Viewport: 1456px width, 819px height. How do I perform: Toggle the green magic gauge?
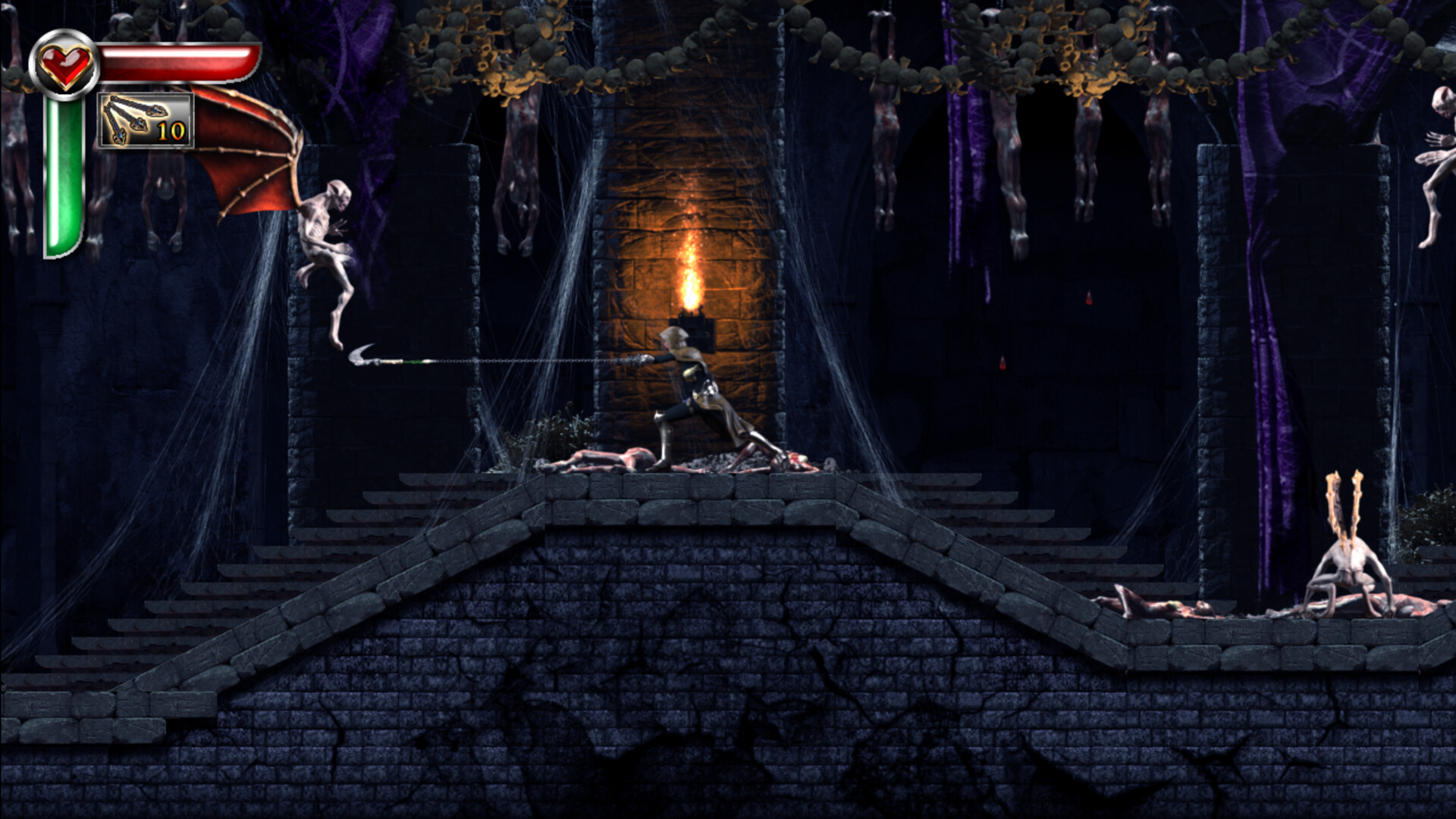[64, 174]
